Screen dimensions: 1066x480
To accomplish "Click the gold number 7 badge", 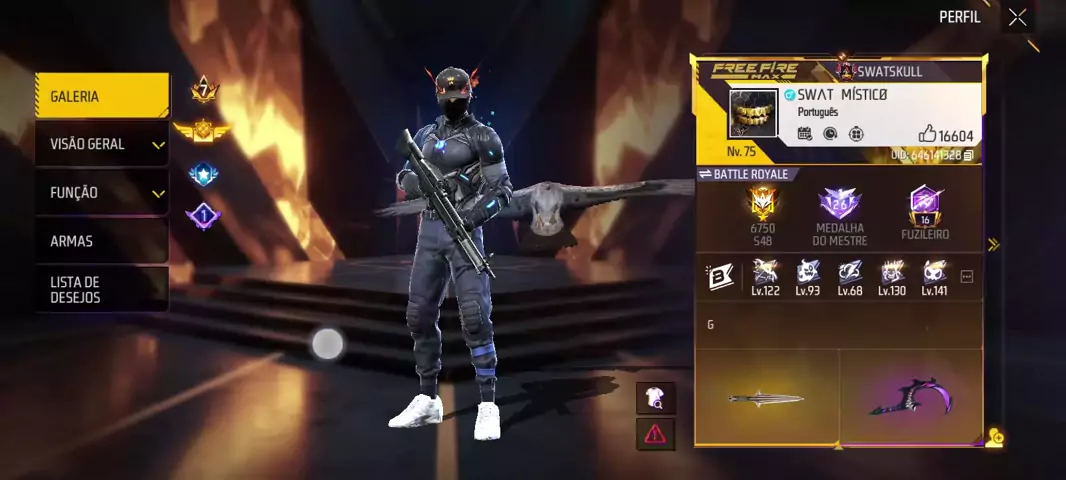I will click(204, 91).
